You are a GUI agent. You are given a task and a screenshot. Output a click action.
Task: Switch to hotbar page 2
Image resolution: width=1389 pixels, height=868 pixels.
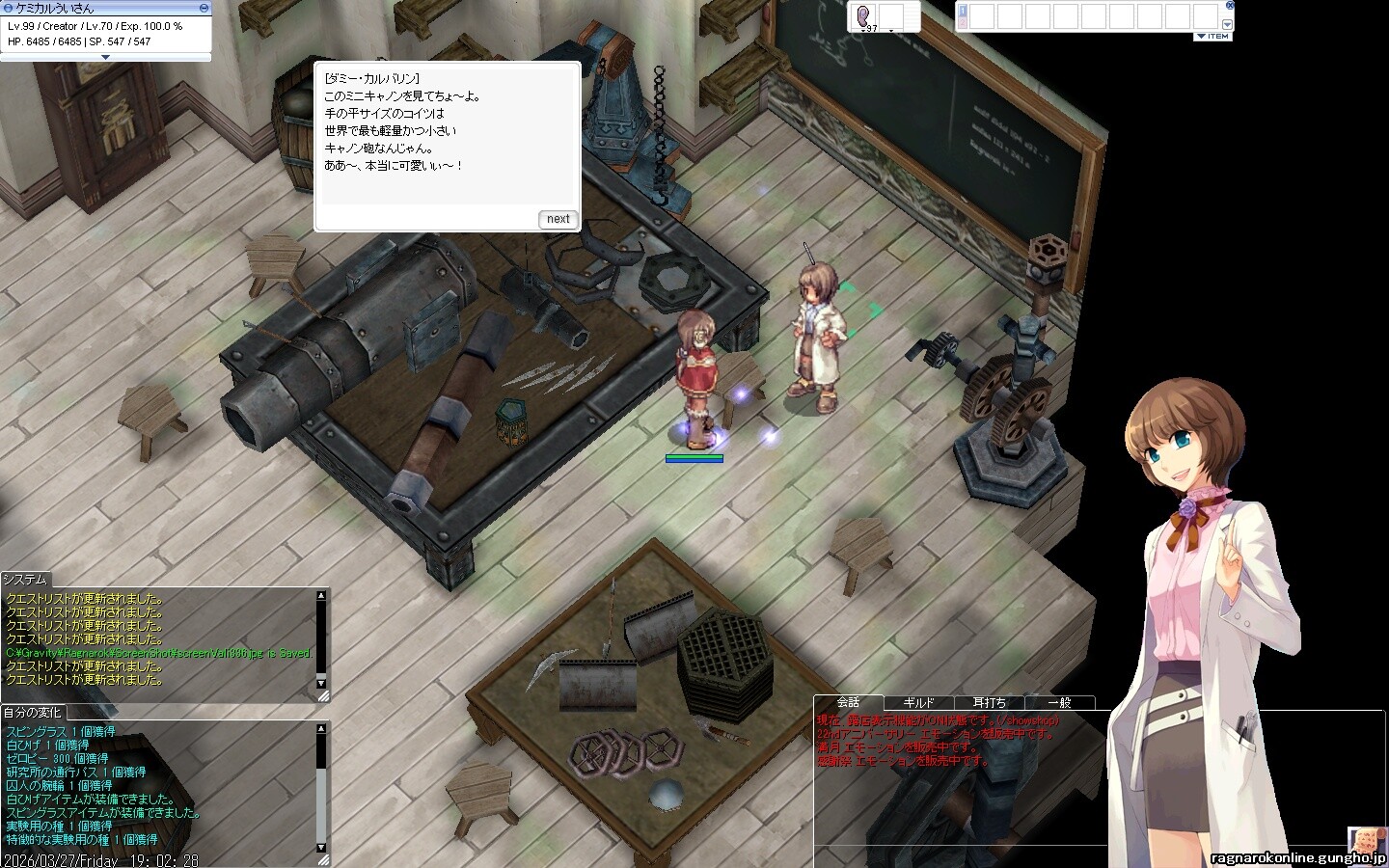962,20
